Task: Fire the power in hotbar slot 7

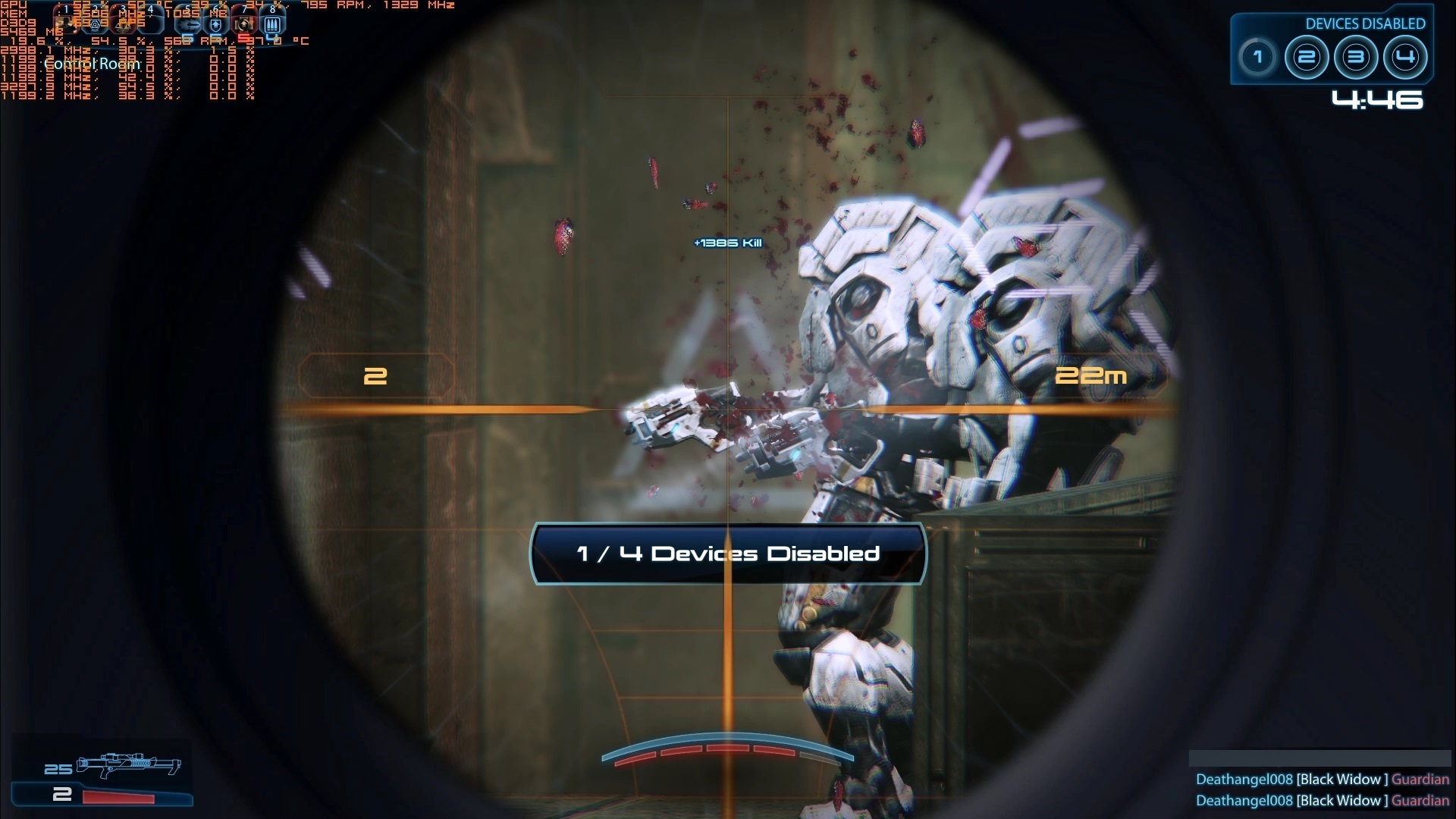Action: point(243,24)
